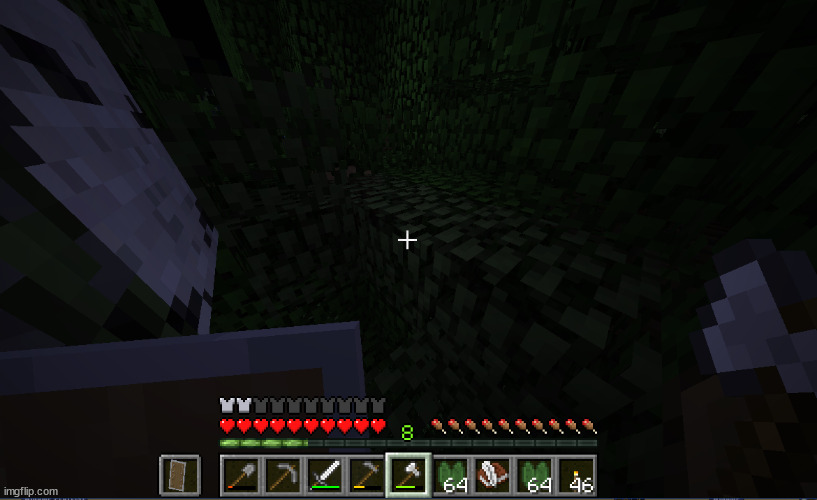Pick the pickaxe with the orange durability bar
Image resolution: width=817 pixels, height=500 pixels.
click(x=366, y=474)
